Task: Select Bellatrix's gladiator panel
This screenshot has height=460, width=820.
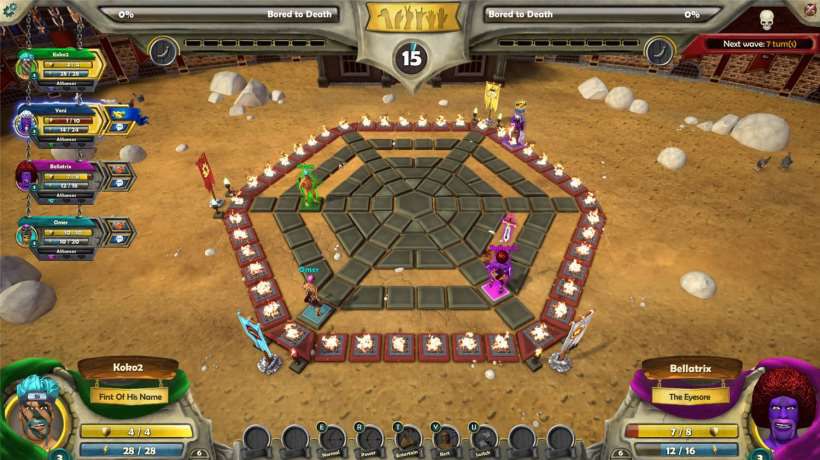Action: [x=66, y=177]
